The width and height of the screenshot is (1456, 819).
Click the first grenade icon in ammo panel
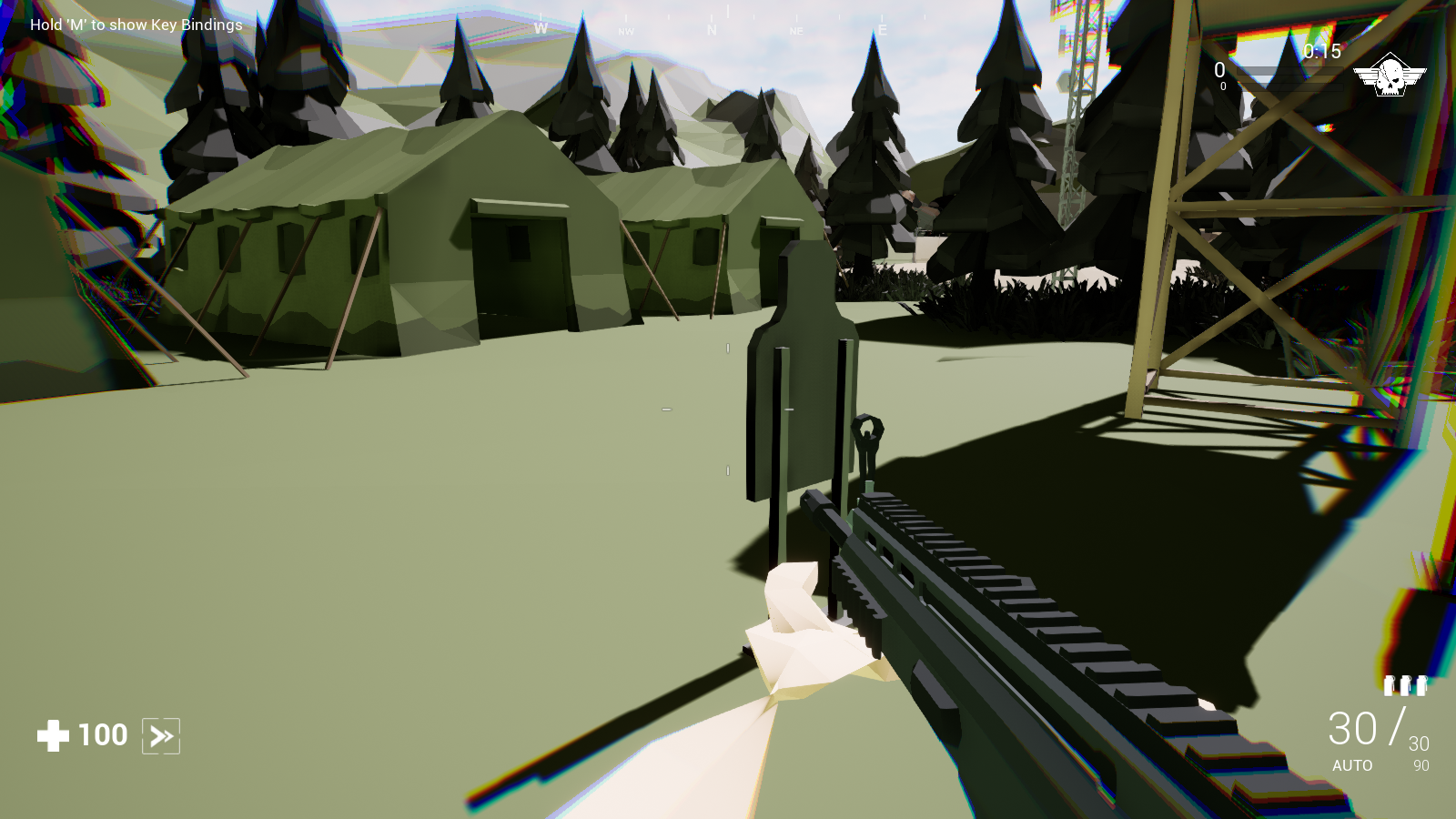pyautogui.click(x=1391, y=684)
